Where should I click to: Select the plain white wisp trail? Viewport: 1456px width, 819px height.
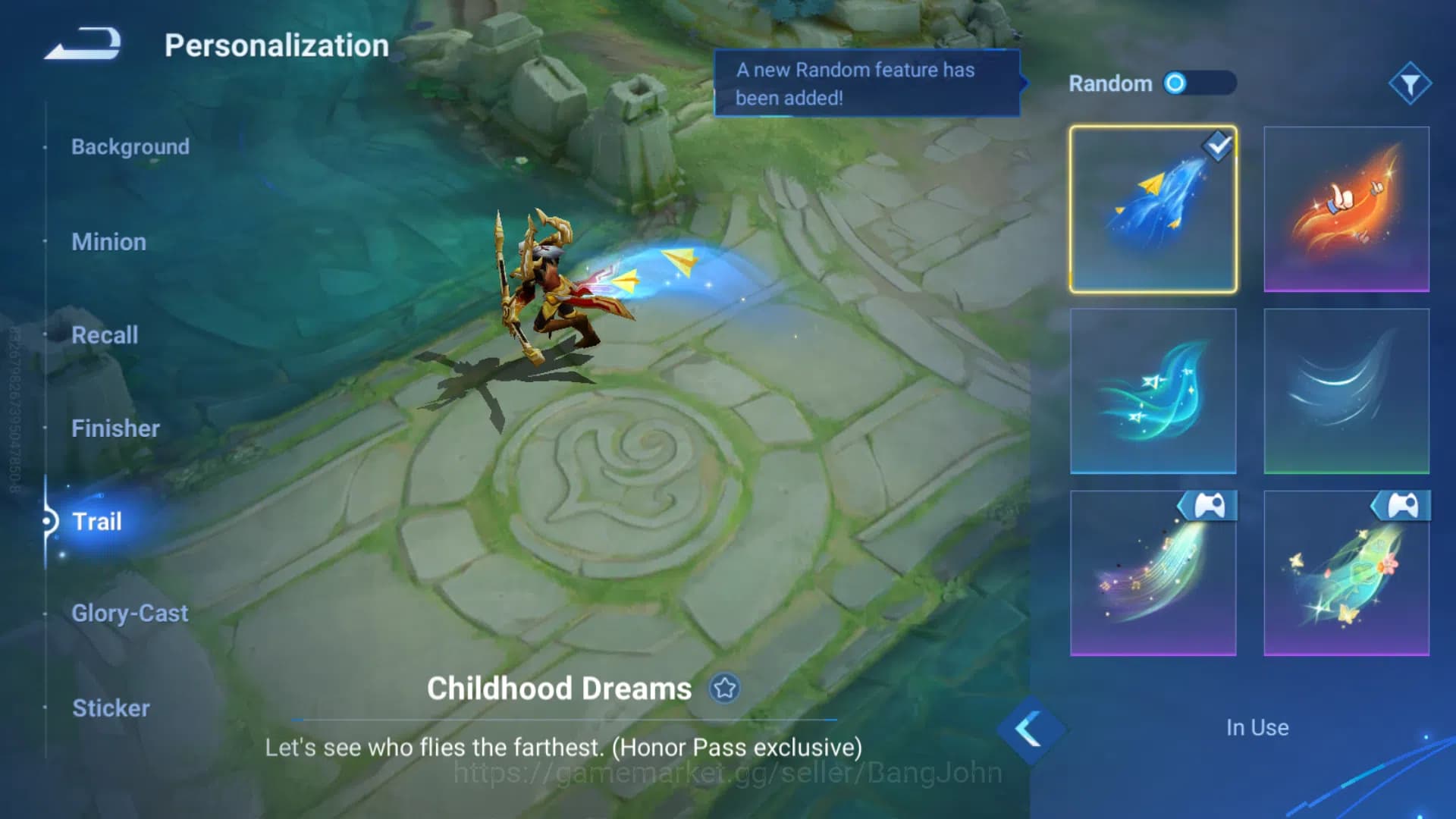[1346, 391]
